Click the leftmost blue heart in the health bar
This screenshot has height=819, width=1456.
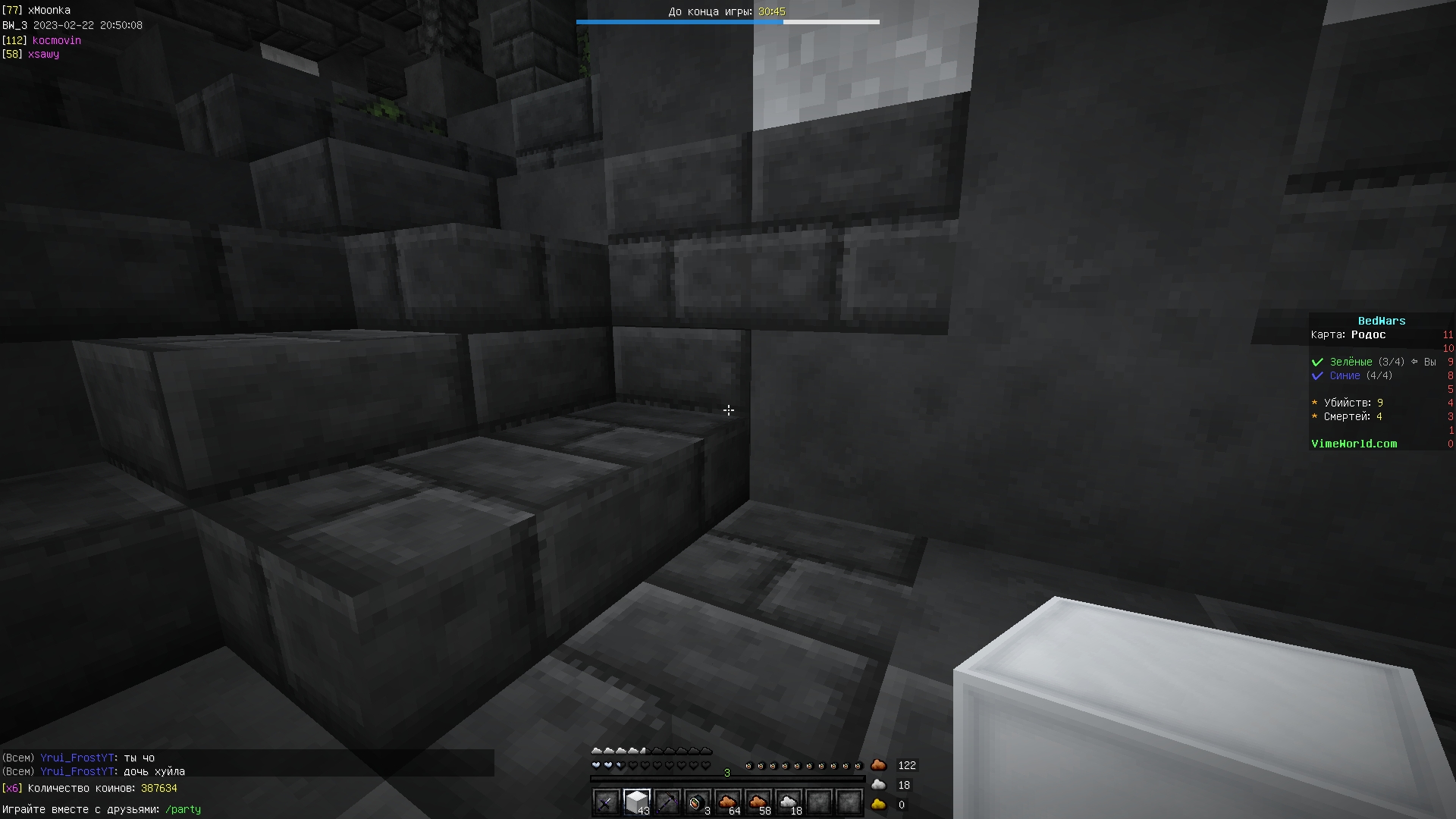(596, 765)
